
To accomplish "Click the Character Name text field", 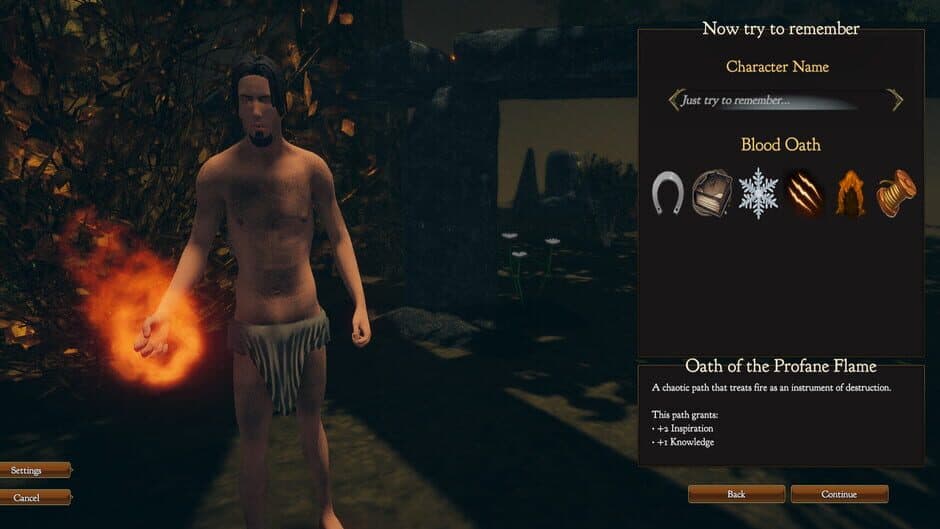I will pyautogui.click(x=782, y=100).
